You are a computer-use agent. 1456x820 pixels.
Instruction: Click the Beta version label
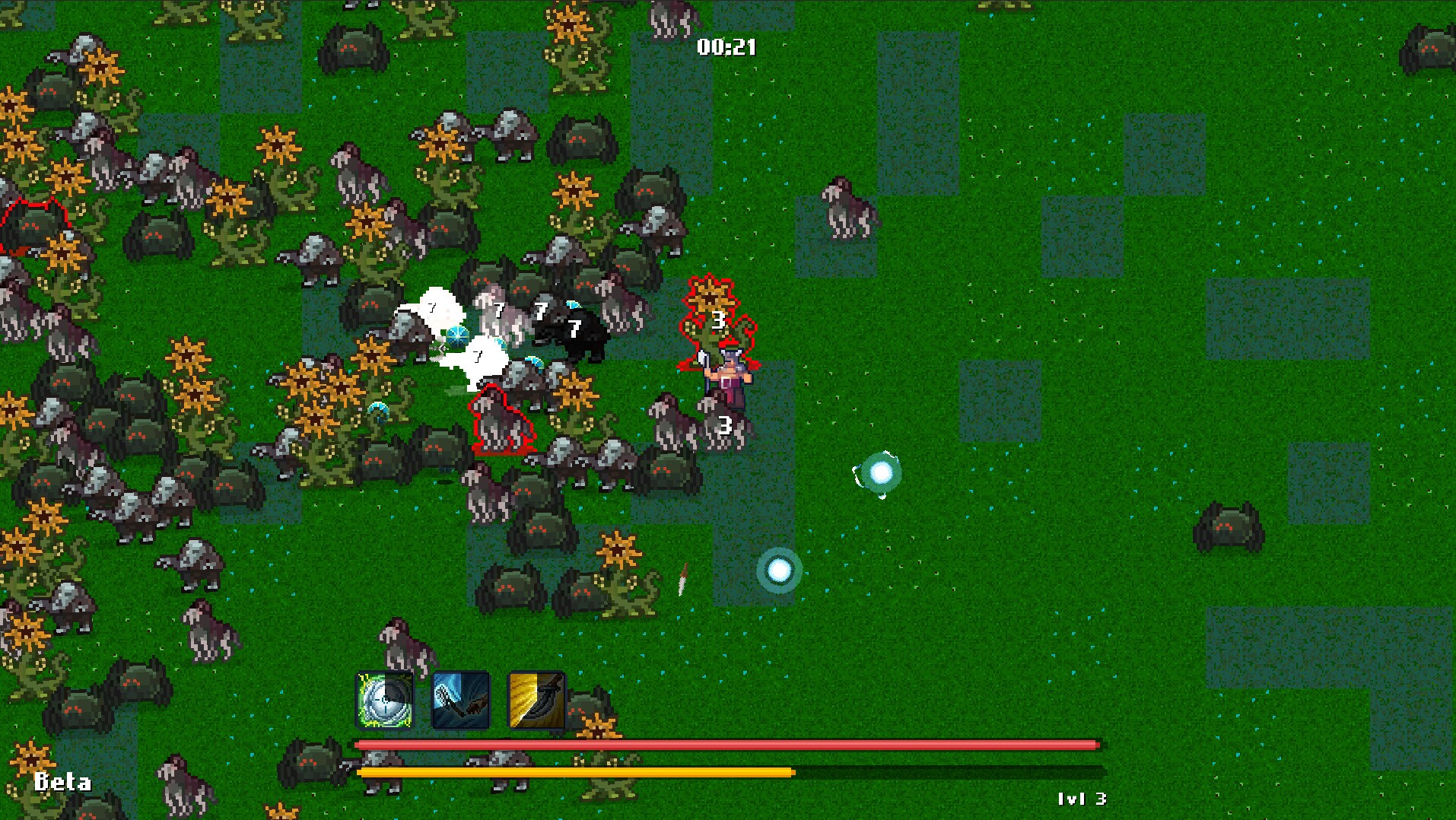(63, 780)
